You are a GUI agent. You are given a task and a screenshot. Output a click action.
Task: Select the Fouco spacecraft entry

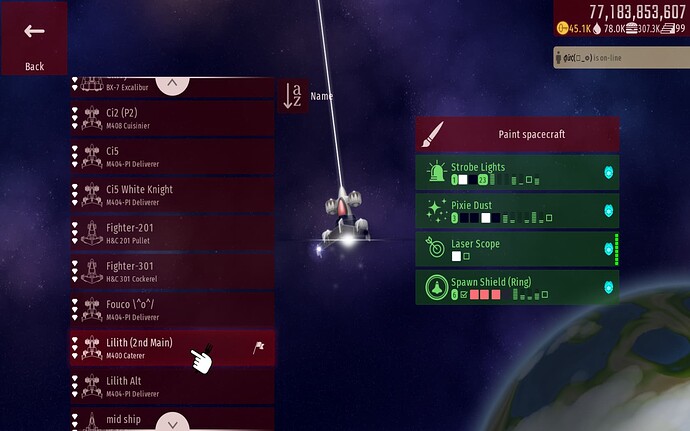point(171,309)
